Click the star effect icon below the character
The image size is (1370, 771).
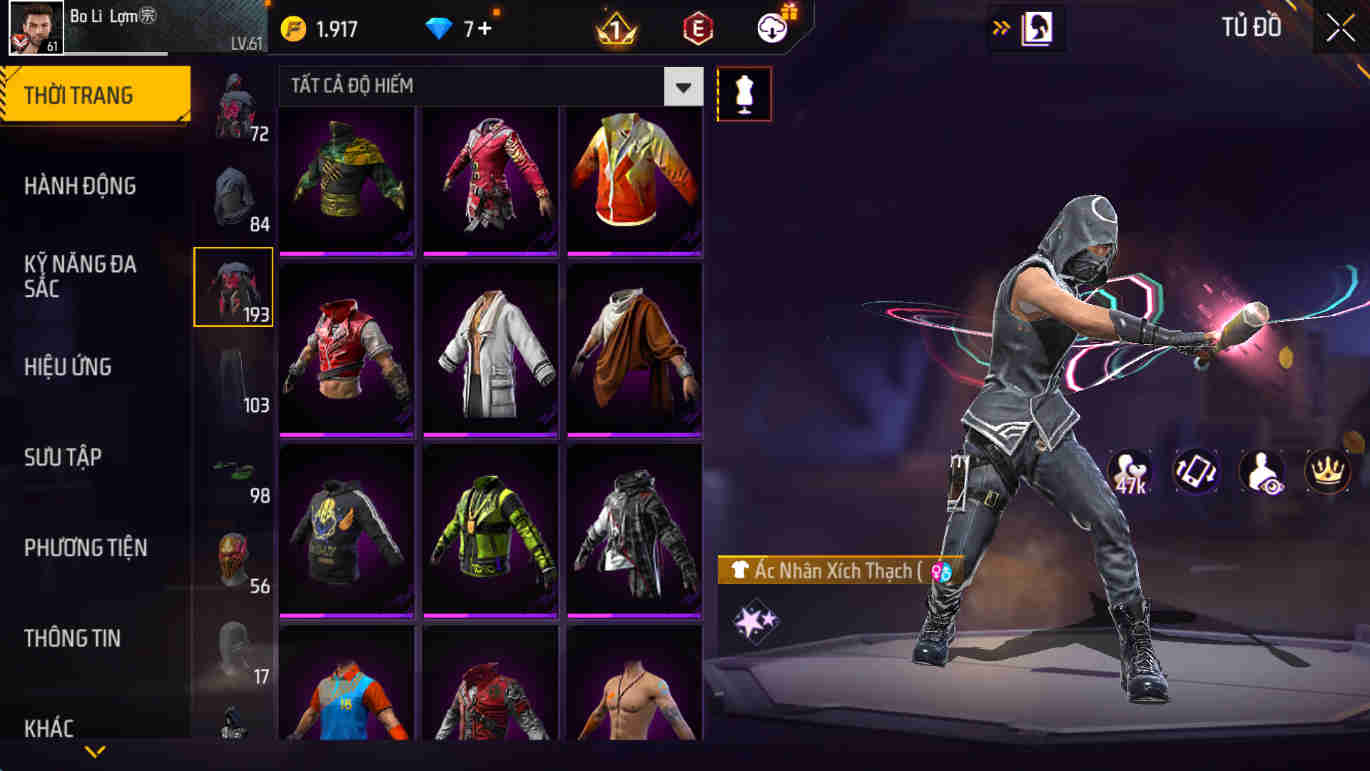point(755,620)
